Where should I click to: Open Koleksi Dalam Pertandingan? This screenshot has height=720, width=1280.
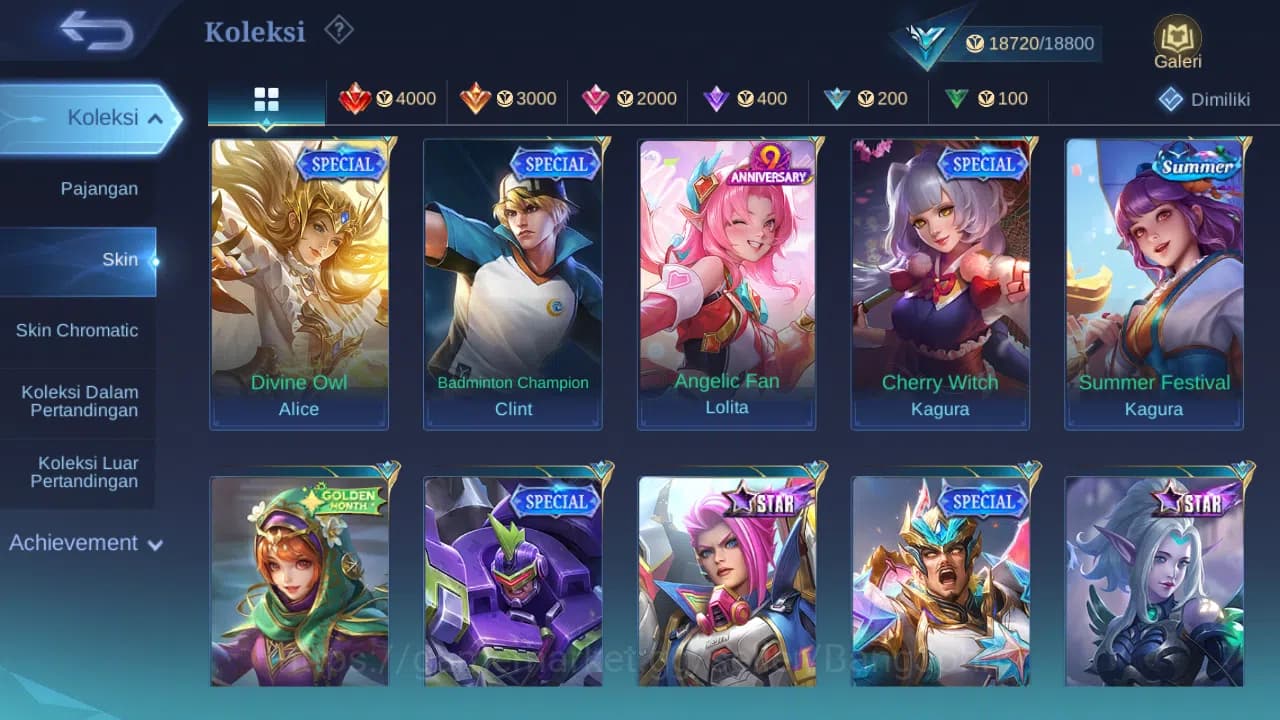(x=79, y=401)
